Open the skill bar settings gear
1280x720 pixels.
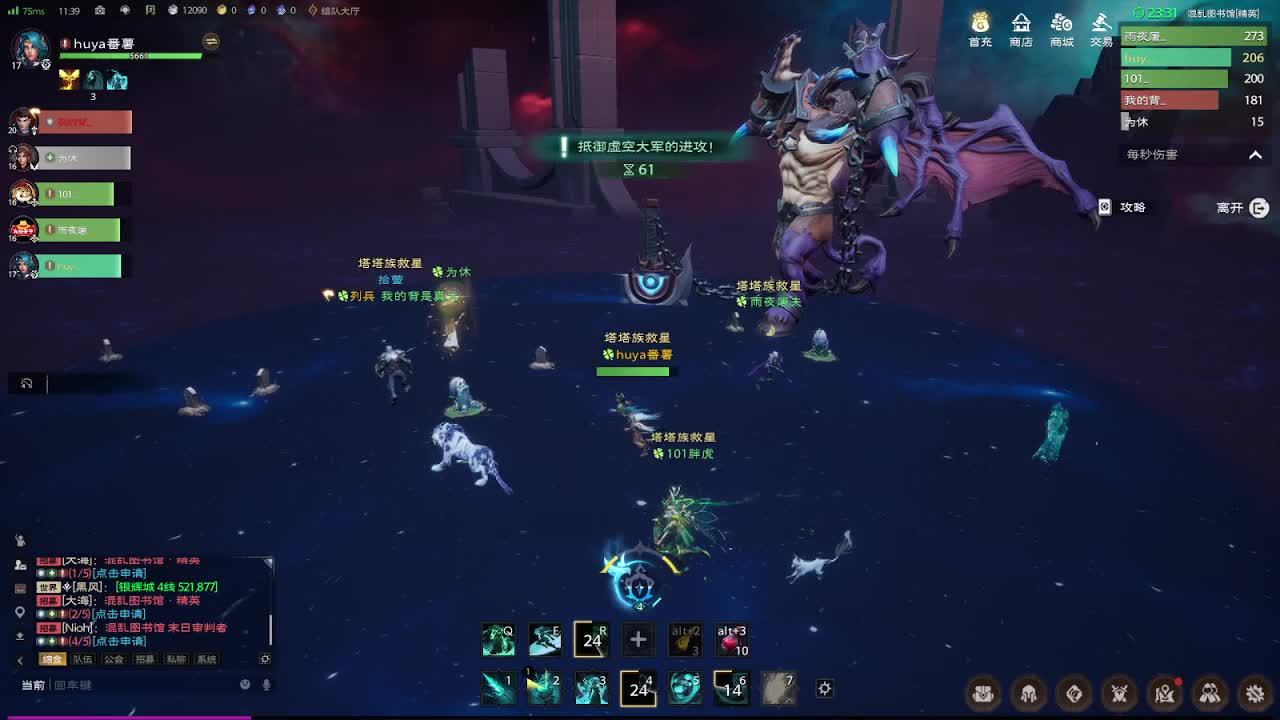coord(824,688)
